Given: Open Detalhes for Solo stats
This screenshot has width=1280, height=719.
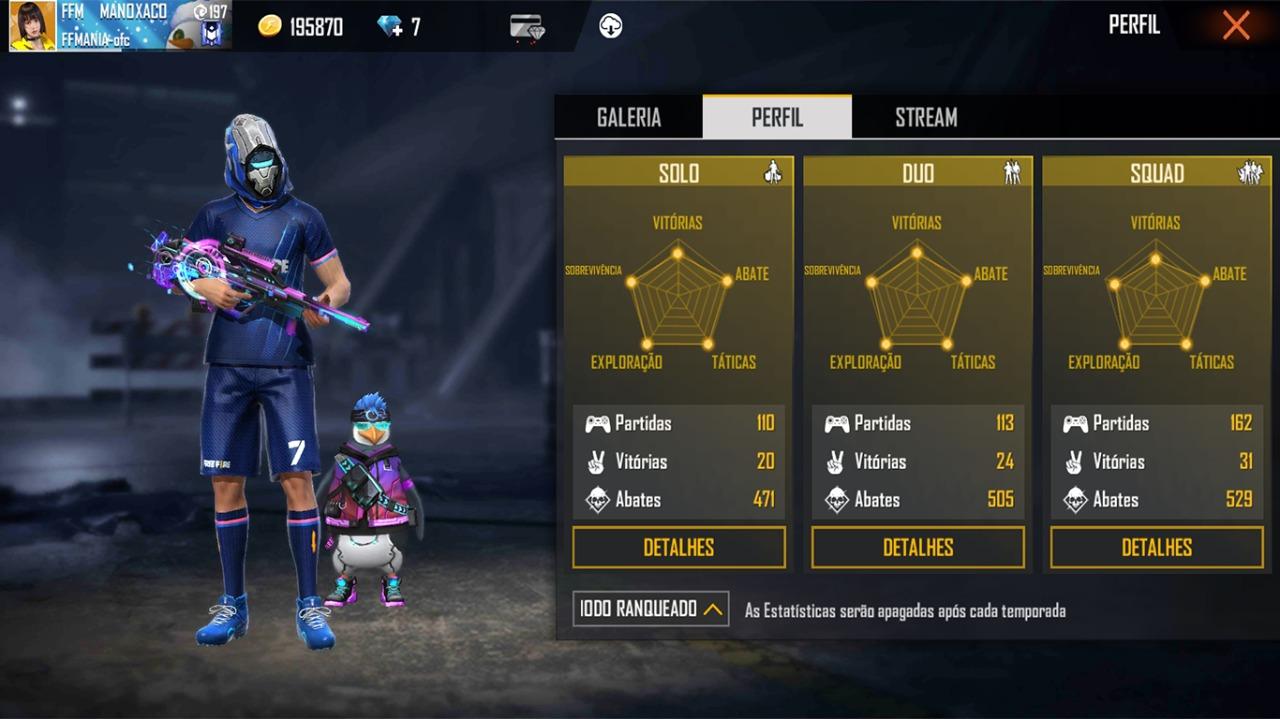Looking at the screenshot, I should (x=678, y=547).
